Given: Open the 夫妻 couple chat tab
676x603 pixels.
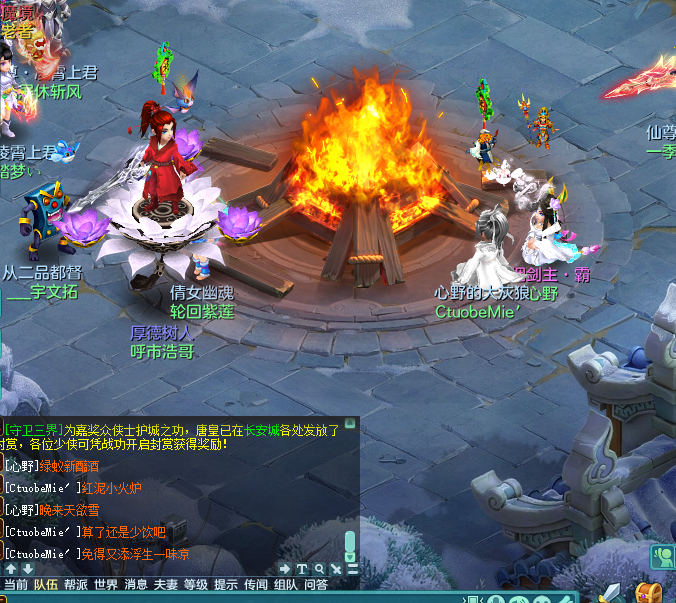Looking at the screenshot, I should [x=166, y=585].
